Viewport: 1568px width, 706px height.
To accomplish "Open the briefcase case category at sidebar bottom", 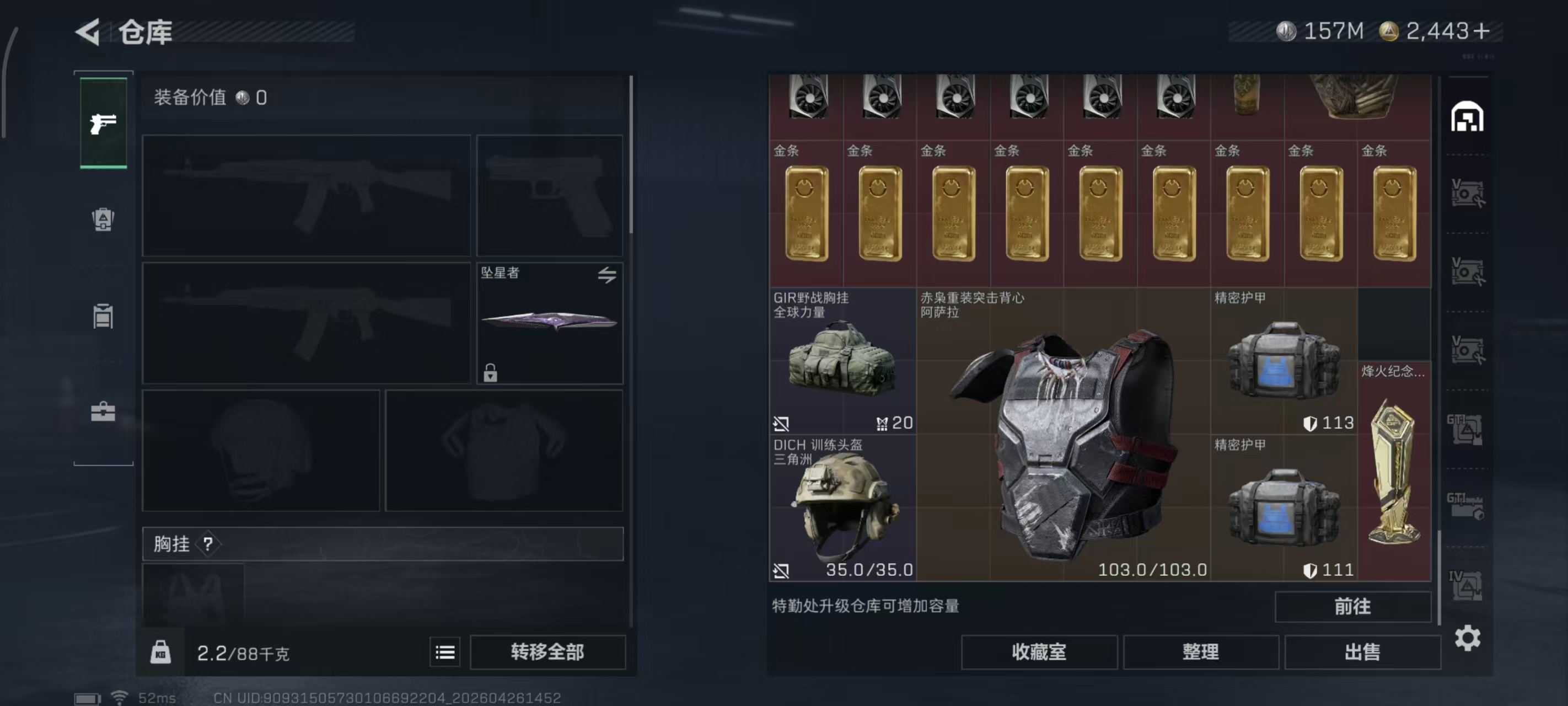I will coord(104,413).
